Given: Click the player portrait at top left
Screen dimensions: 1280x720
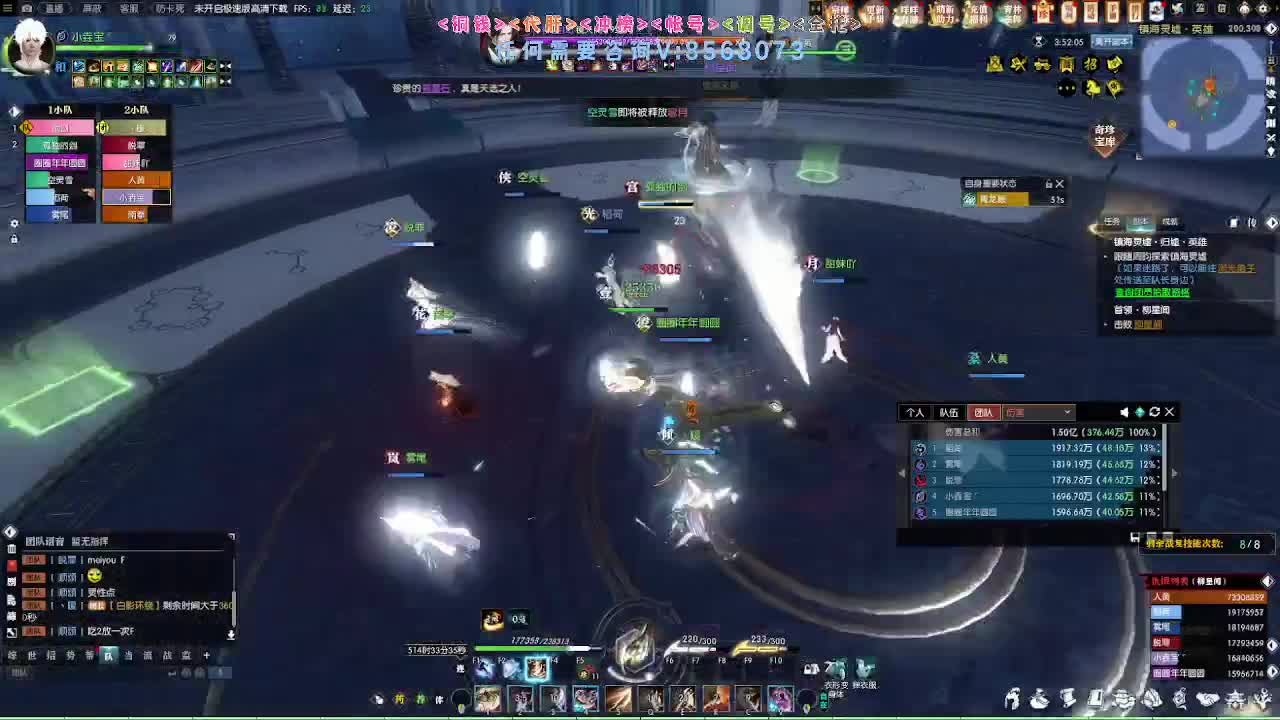Looking at the screenshot, I should (30, 50).
